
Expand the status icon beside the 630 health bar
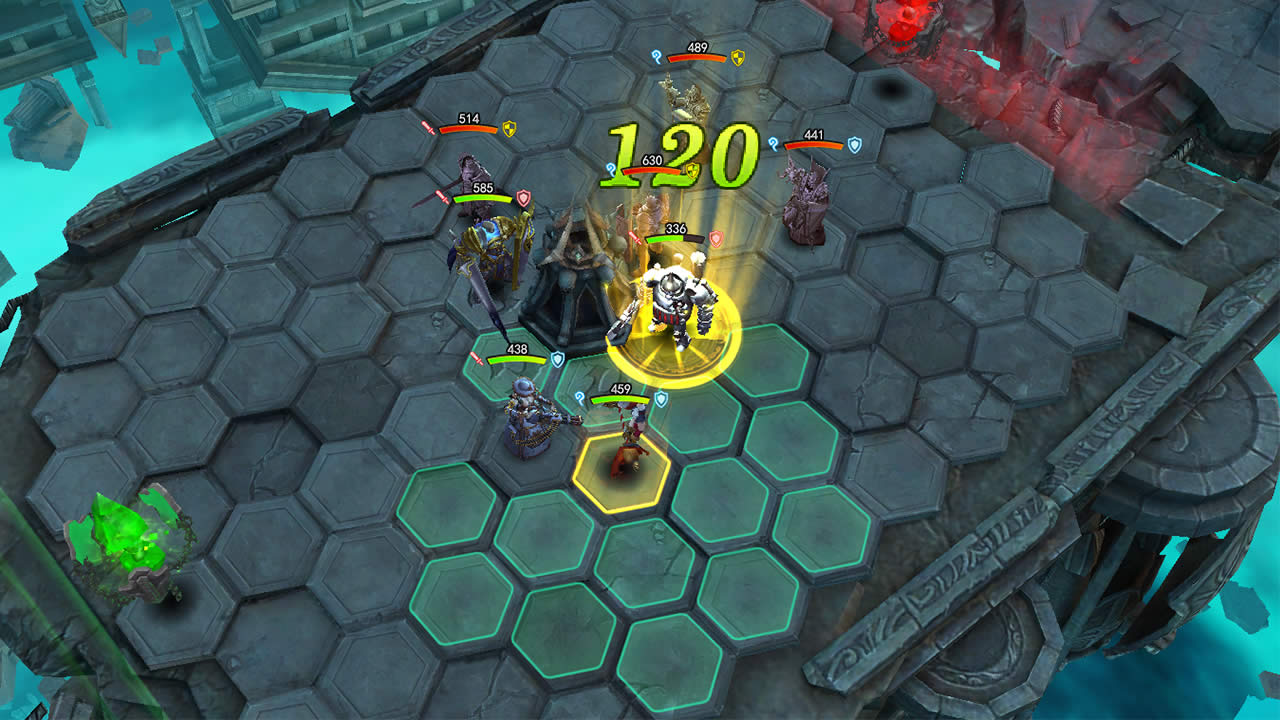click(611, 169)
